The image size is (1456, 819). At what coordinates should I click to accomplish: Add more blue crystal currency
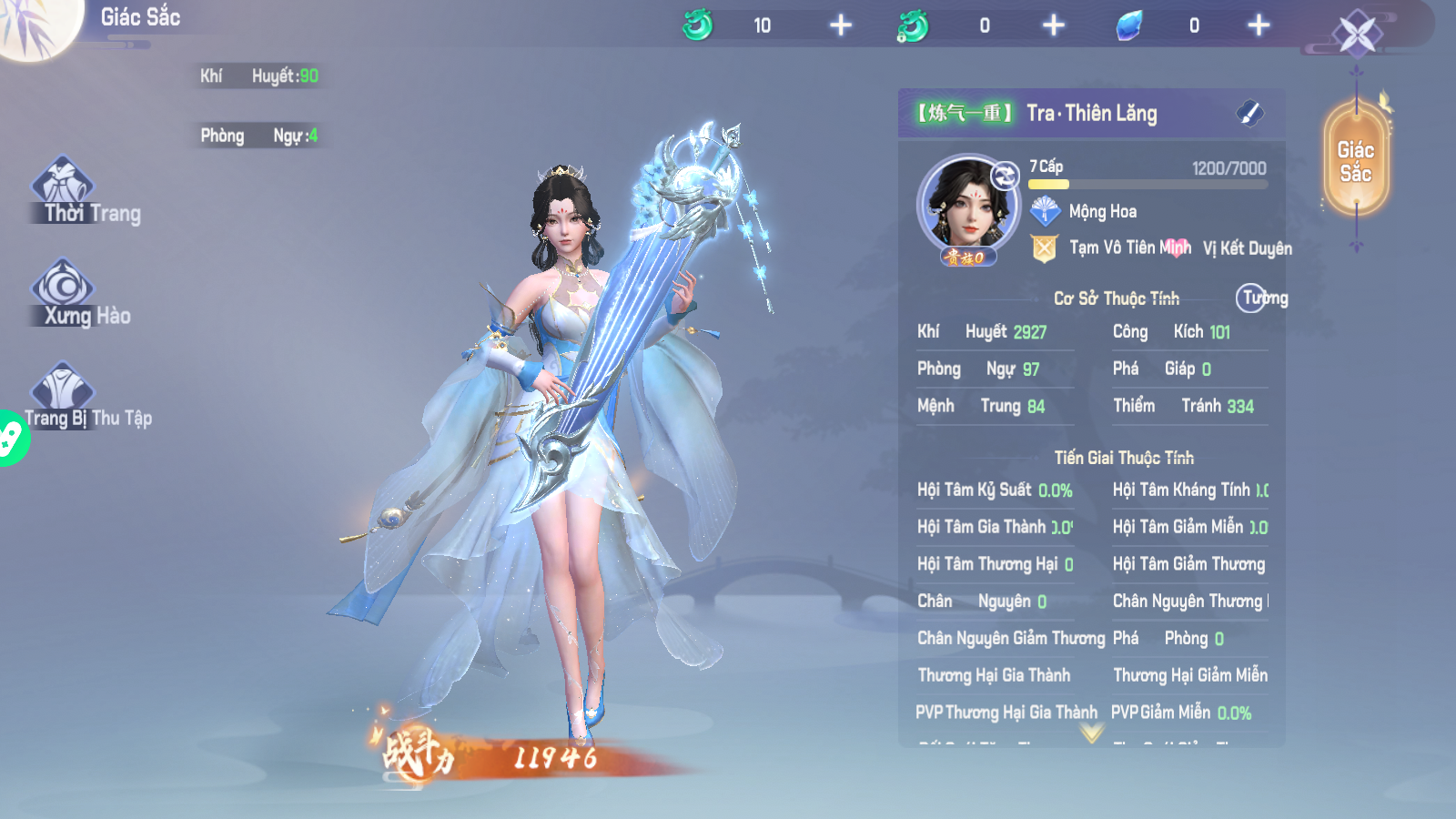click(x=1259, y=25)
